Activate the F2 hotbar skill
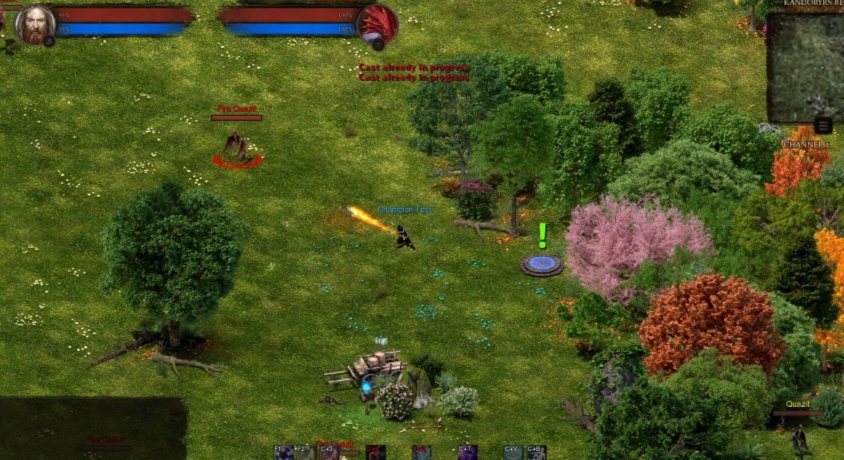The width and height of the screenshot is (844, 460). (305, 452)
